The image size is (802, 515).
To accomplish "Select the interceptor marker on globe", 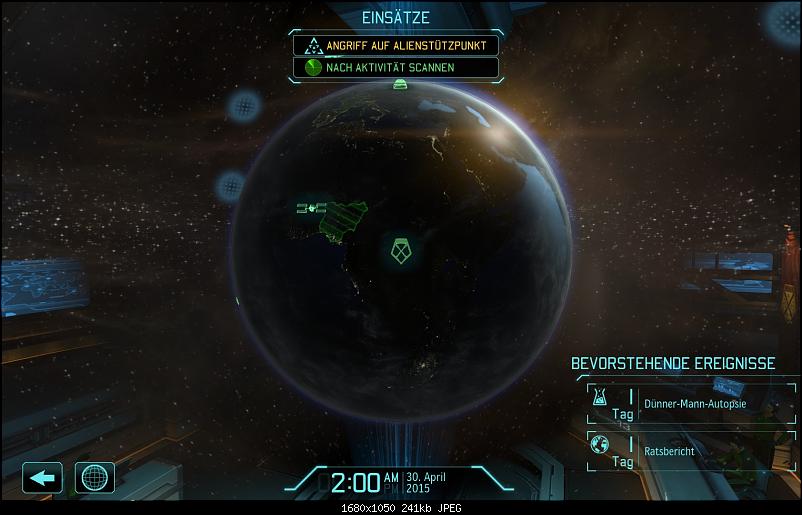I will click(x=311, y=208).
